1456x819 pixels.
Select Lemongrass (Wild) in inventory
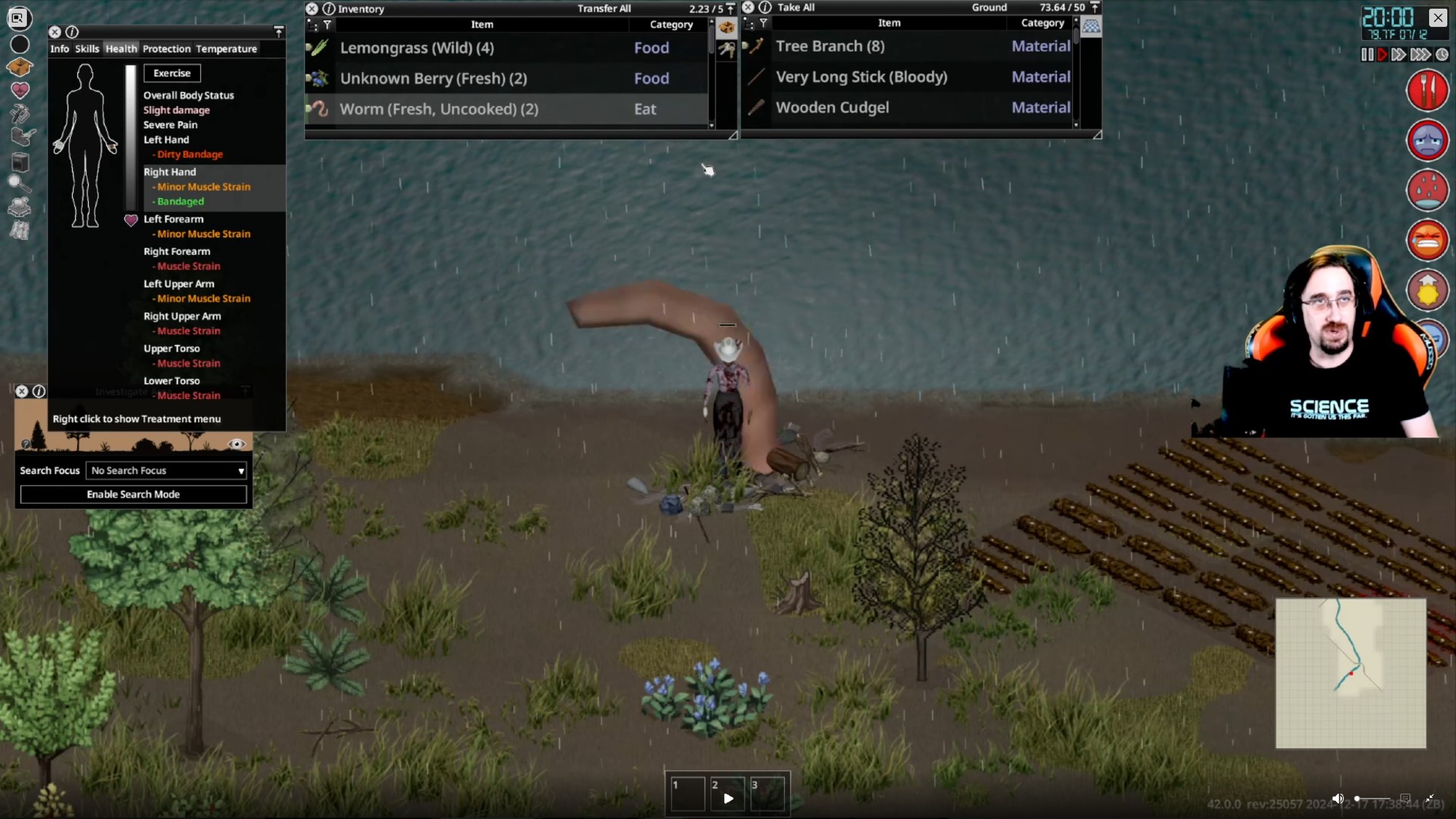(416, 48)
